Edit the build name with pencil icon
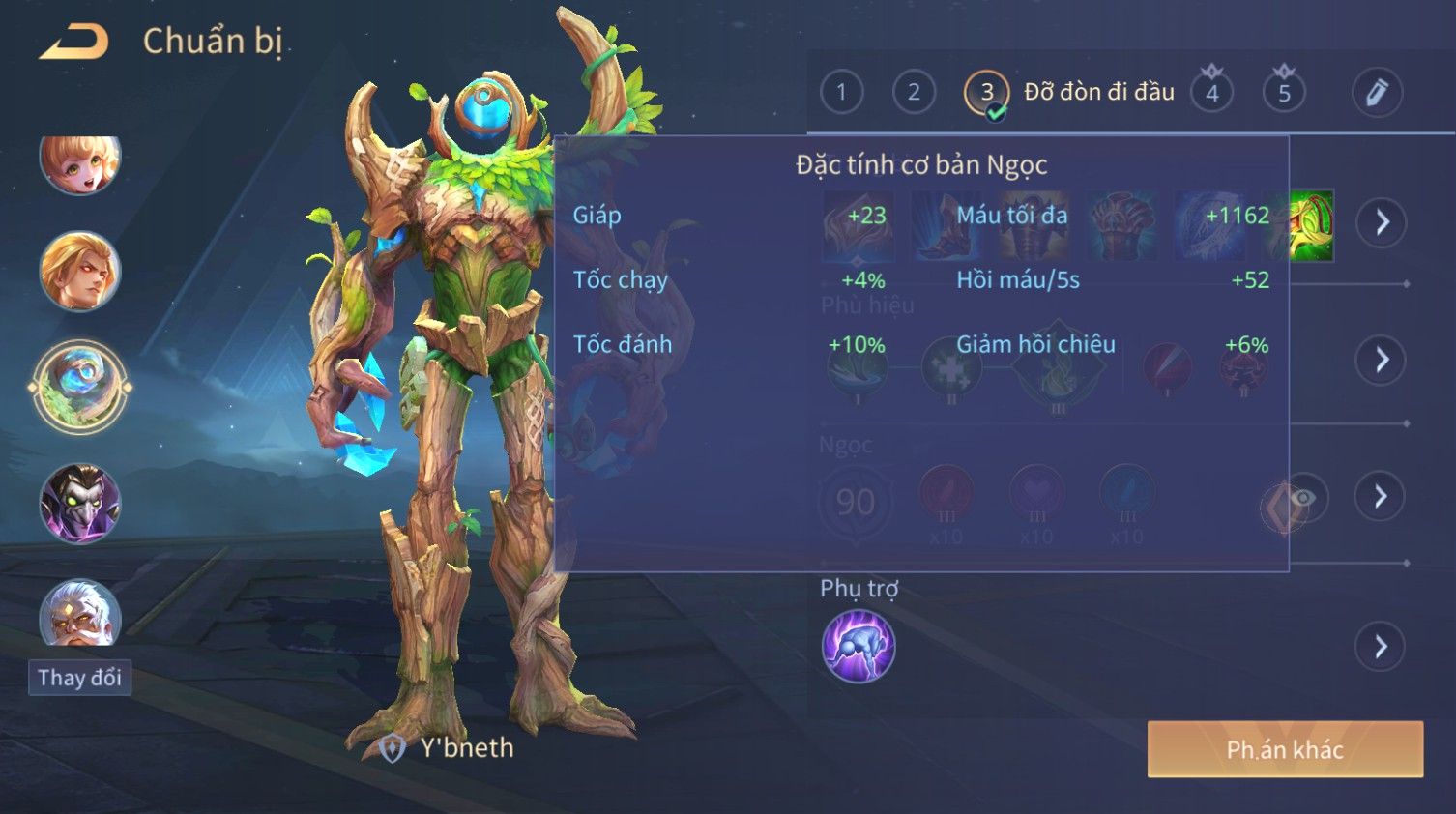The image size is (1456, 814). pyautogui.click(x=1376, y=93)
